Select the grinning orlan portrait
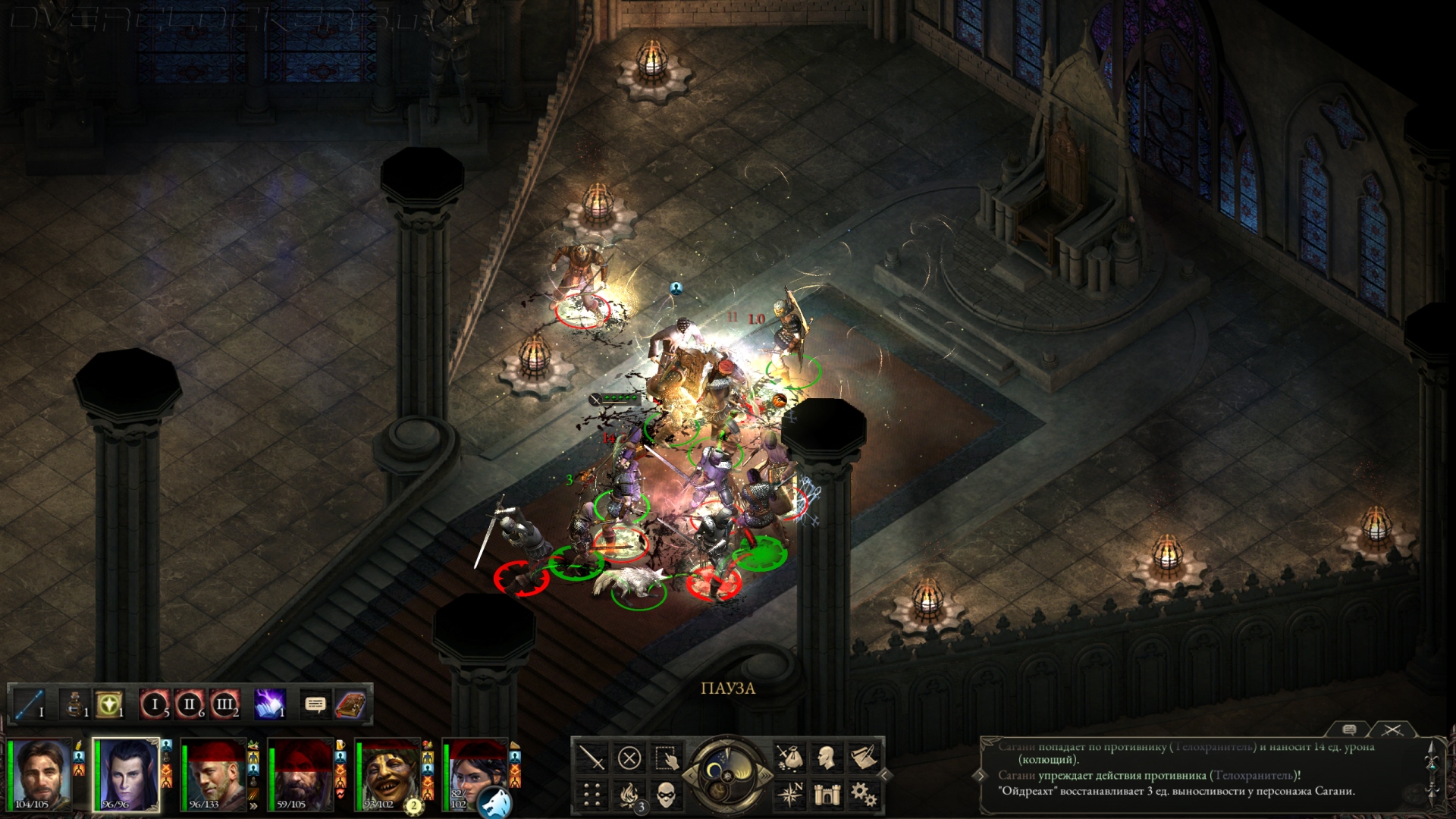 pyautogui.click(x=388, y=775)
